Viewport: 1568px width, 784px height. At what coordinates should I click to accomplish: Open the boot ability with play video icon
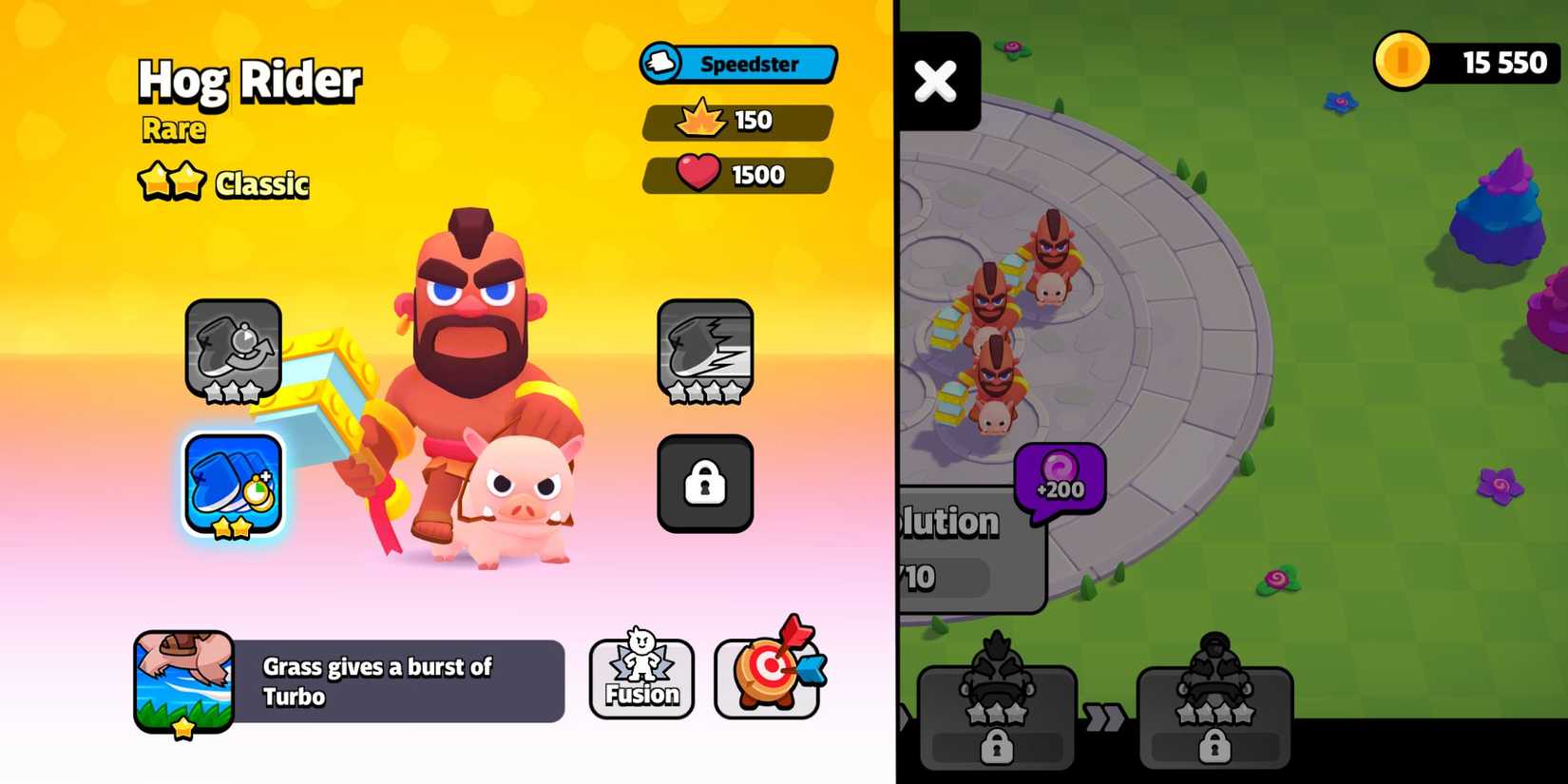click(x=232, y=352)
